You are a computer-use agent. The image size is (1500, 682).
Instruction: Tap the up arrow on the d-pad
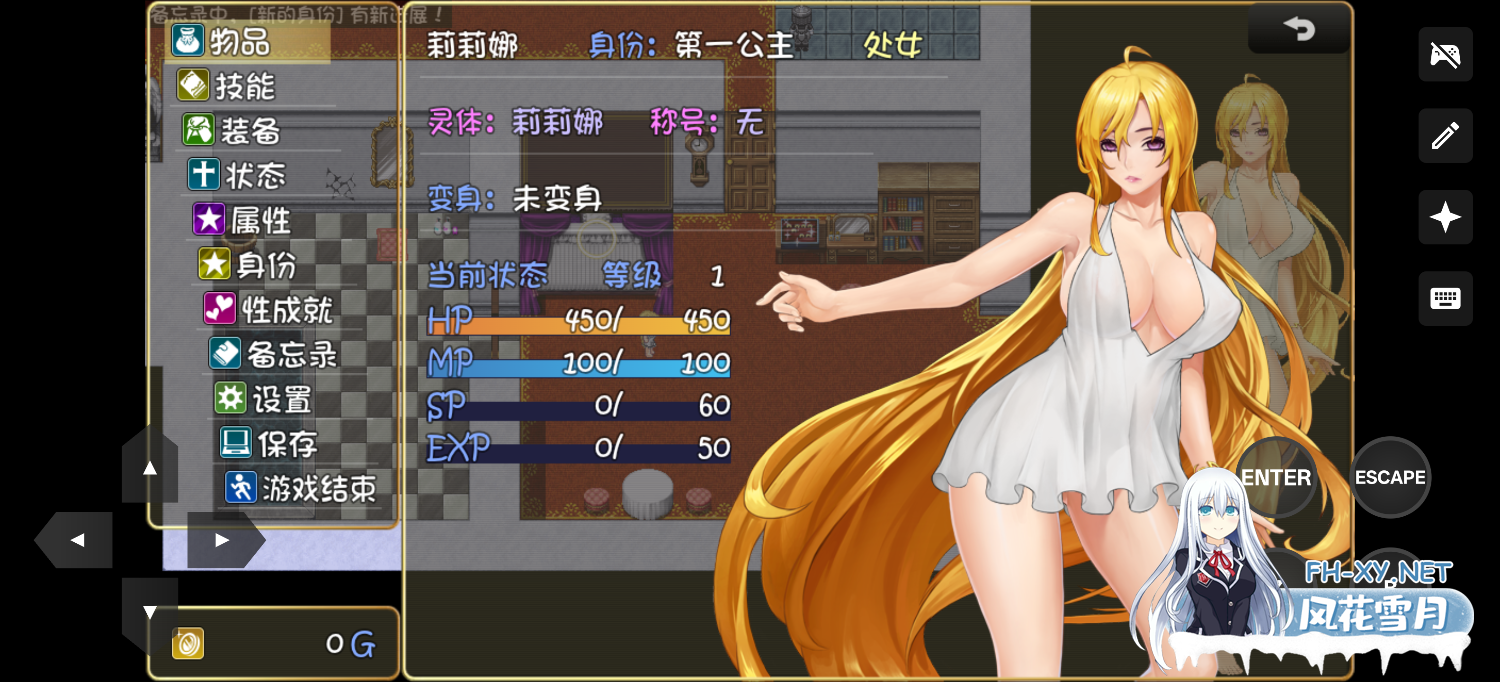point(150,468)
